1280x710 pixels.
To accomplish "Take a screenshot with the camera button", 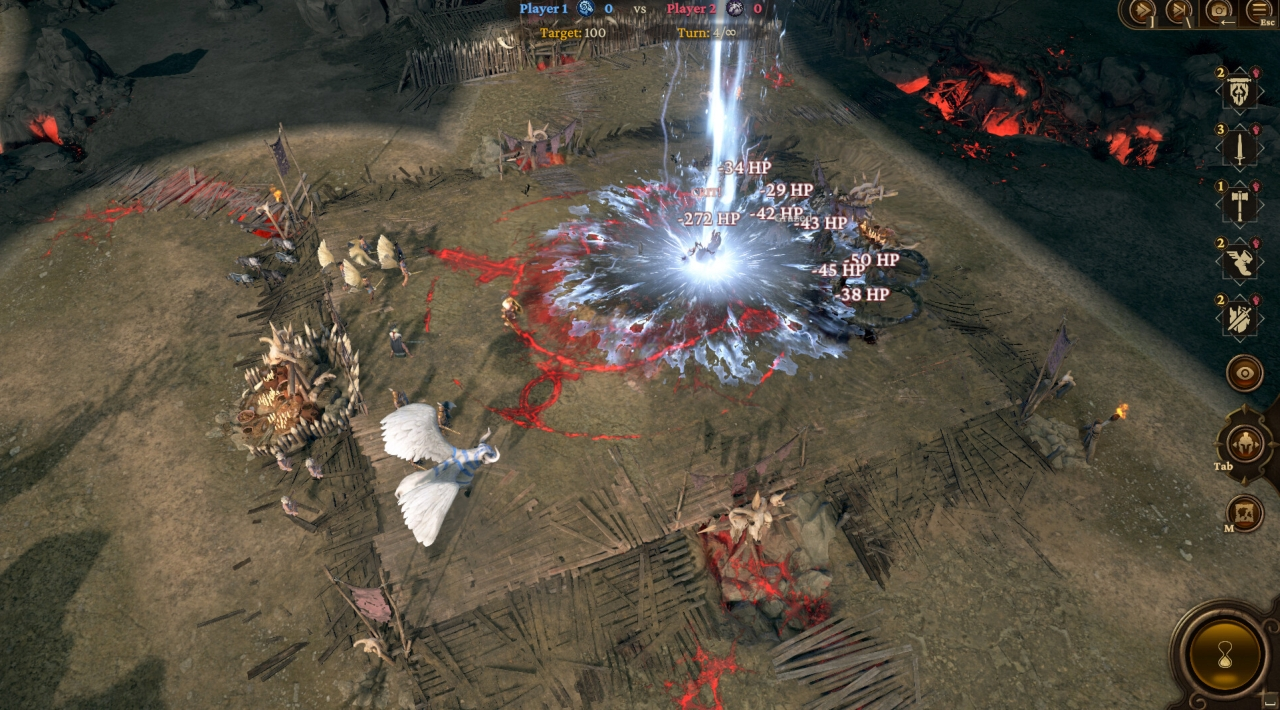I will [x=1219, y=11].
